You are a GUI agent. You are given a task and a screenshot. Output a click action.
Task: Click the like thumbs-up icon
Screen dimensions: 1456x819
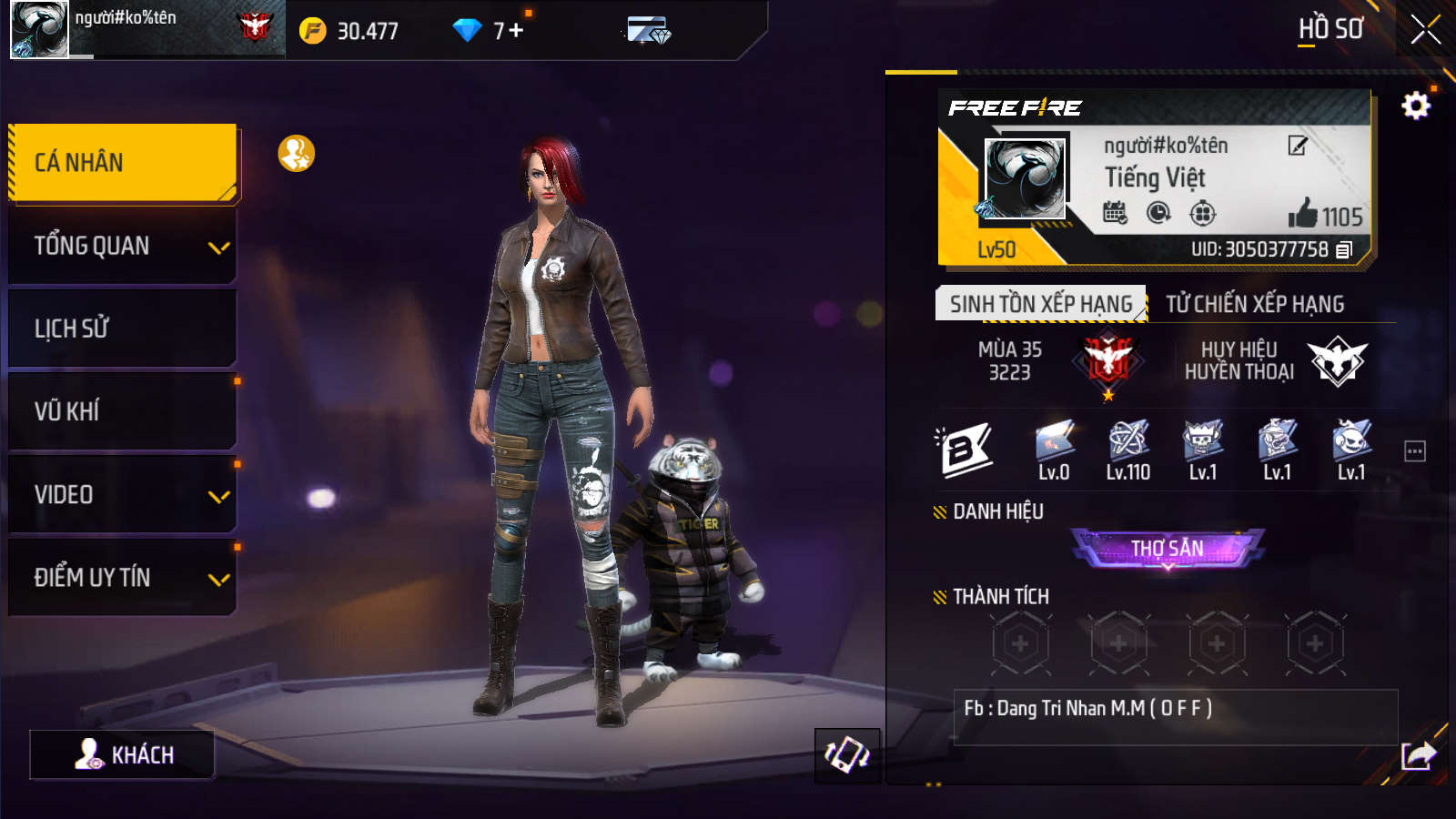1303,214
